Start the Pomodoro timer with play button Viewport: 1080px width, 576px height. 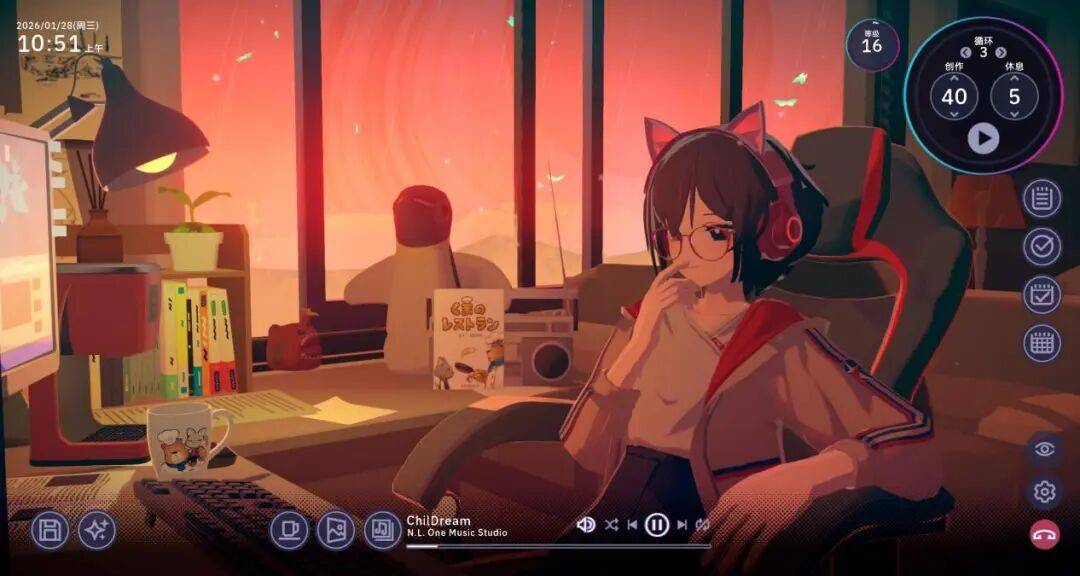983,138
